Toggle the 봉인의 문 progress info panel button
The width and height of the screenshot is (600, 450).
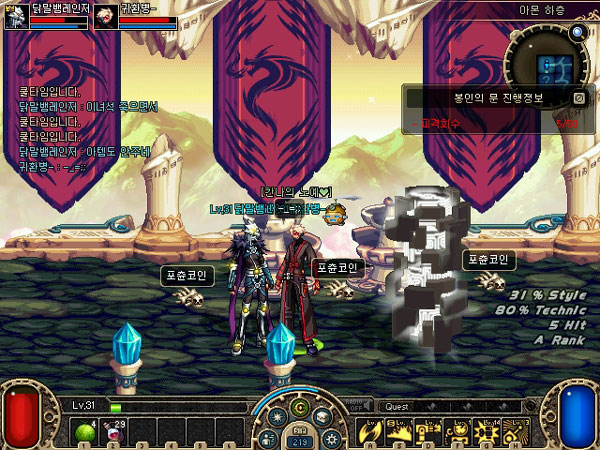pos(578,98)
